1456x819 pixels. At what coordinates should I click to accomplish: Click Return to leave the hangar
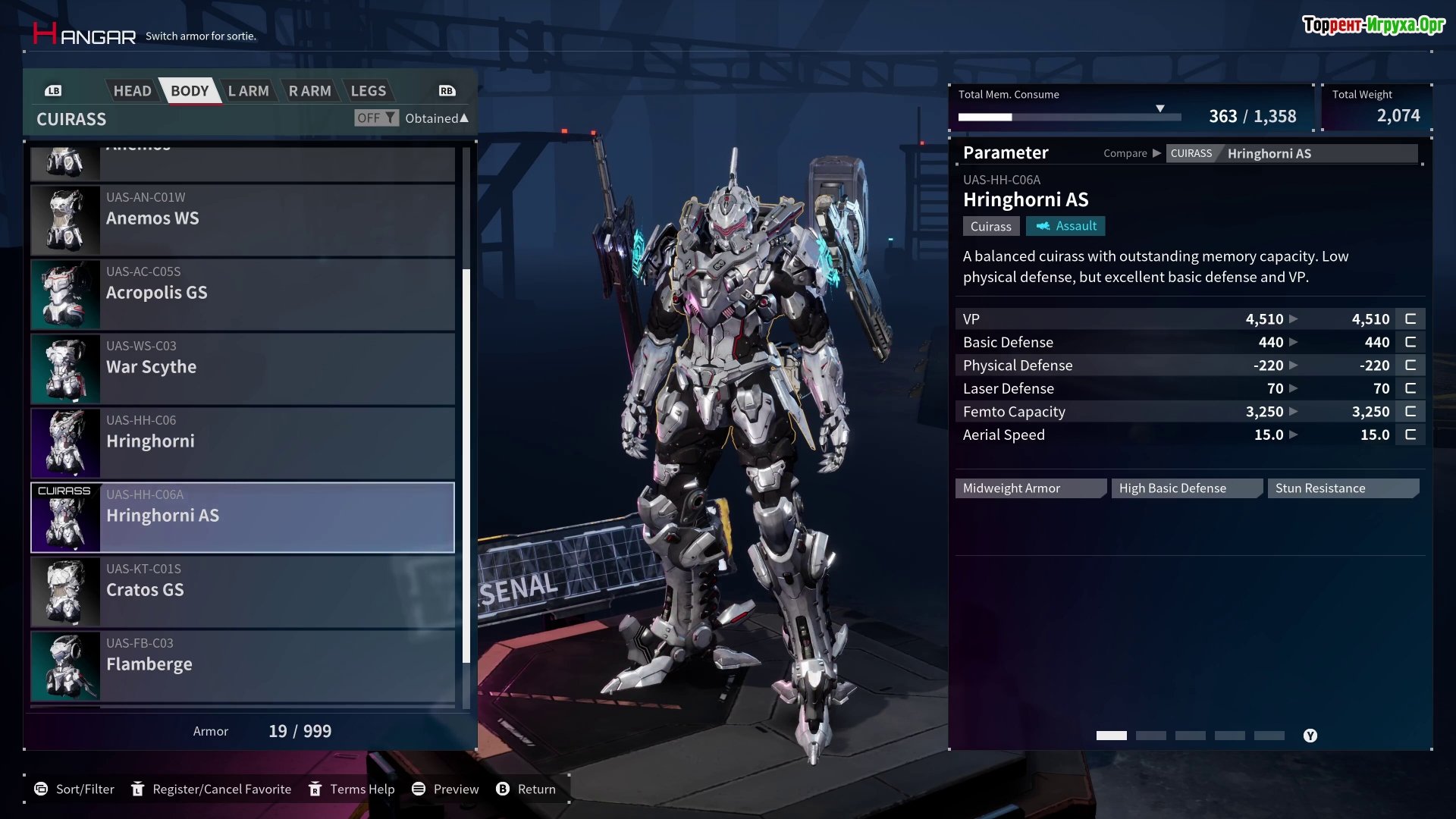click(x=526, y=789)
